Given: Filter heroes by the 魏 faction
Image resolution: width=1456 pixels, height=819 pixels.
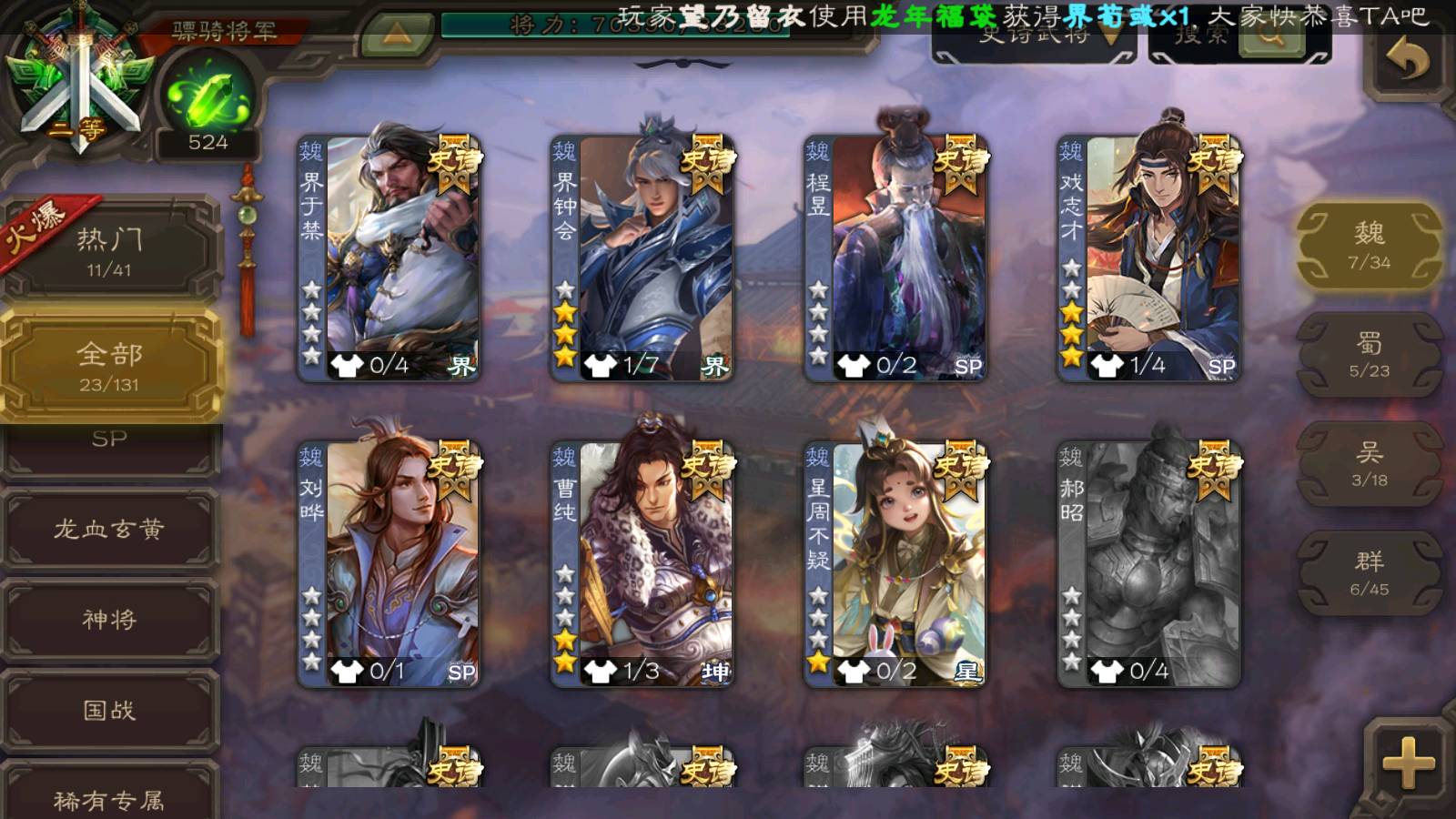Looking at the screenshot, I should [1369, 246].
